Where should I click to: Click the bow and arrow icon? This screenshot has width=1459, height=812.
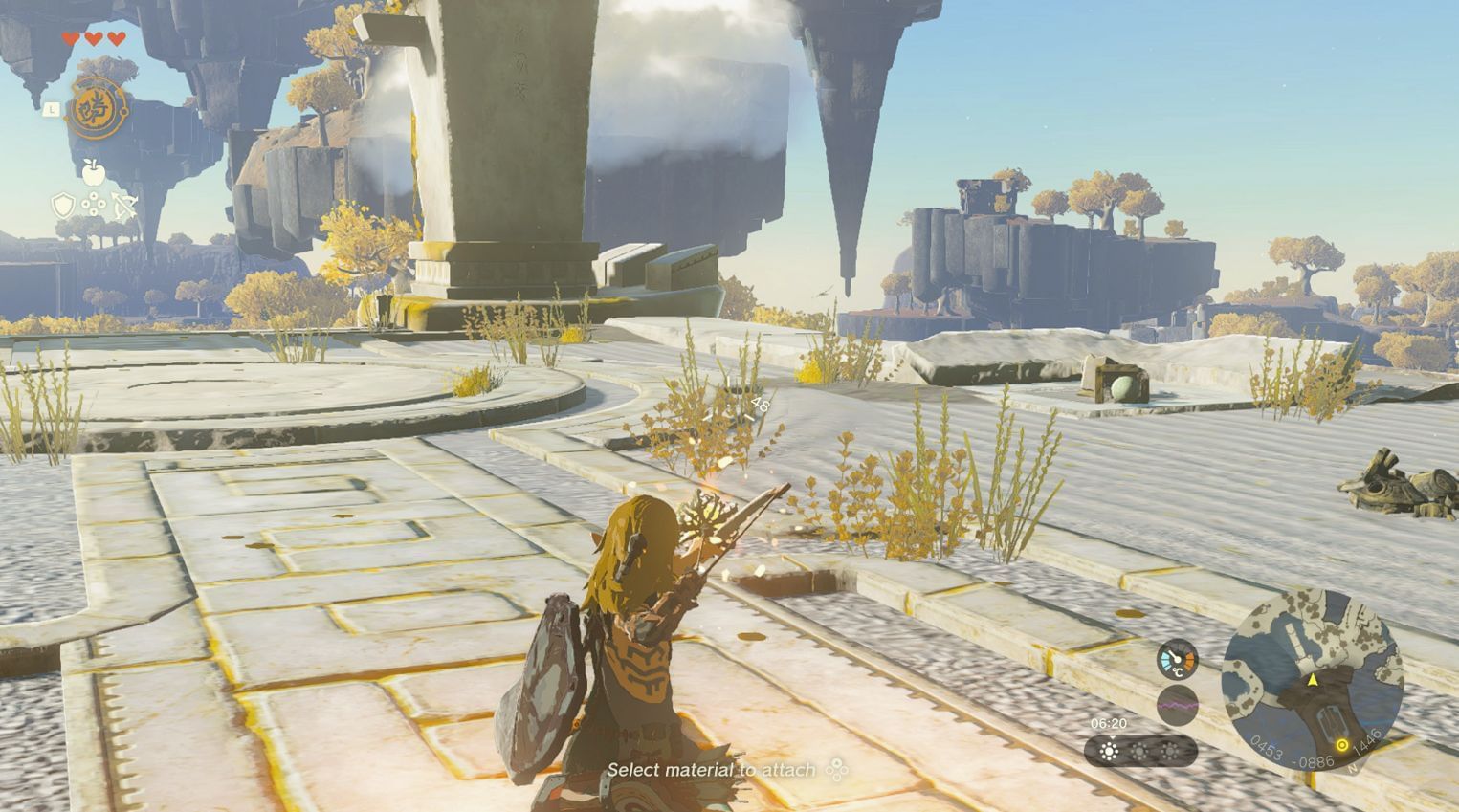click(124, 205)
